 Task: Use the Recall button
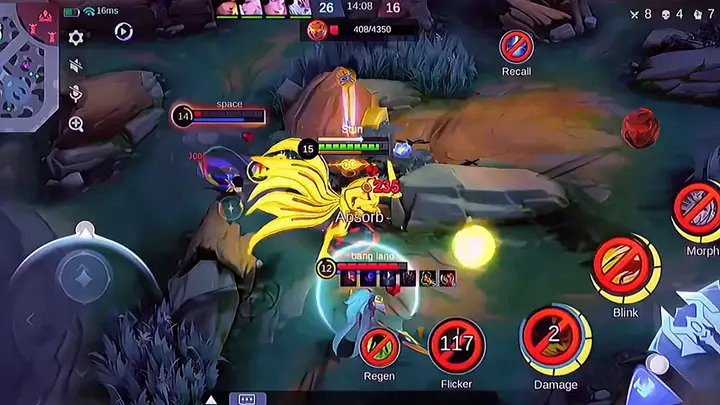pyautogui.click(x=516, y=46)
